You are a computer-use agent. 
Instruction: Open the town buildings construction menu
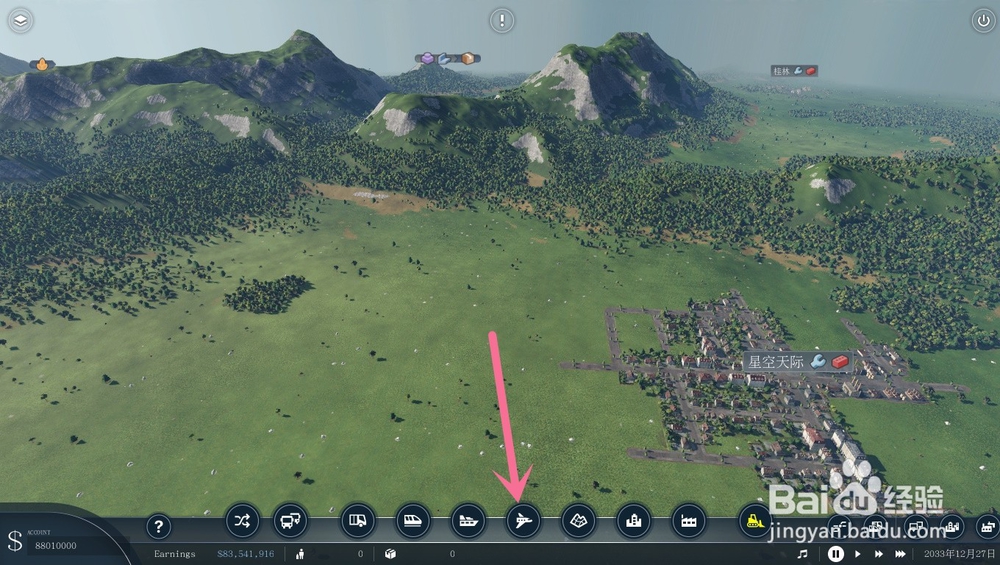pos(633,520)
